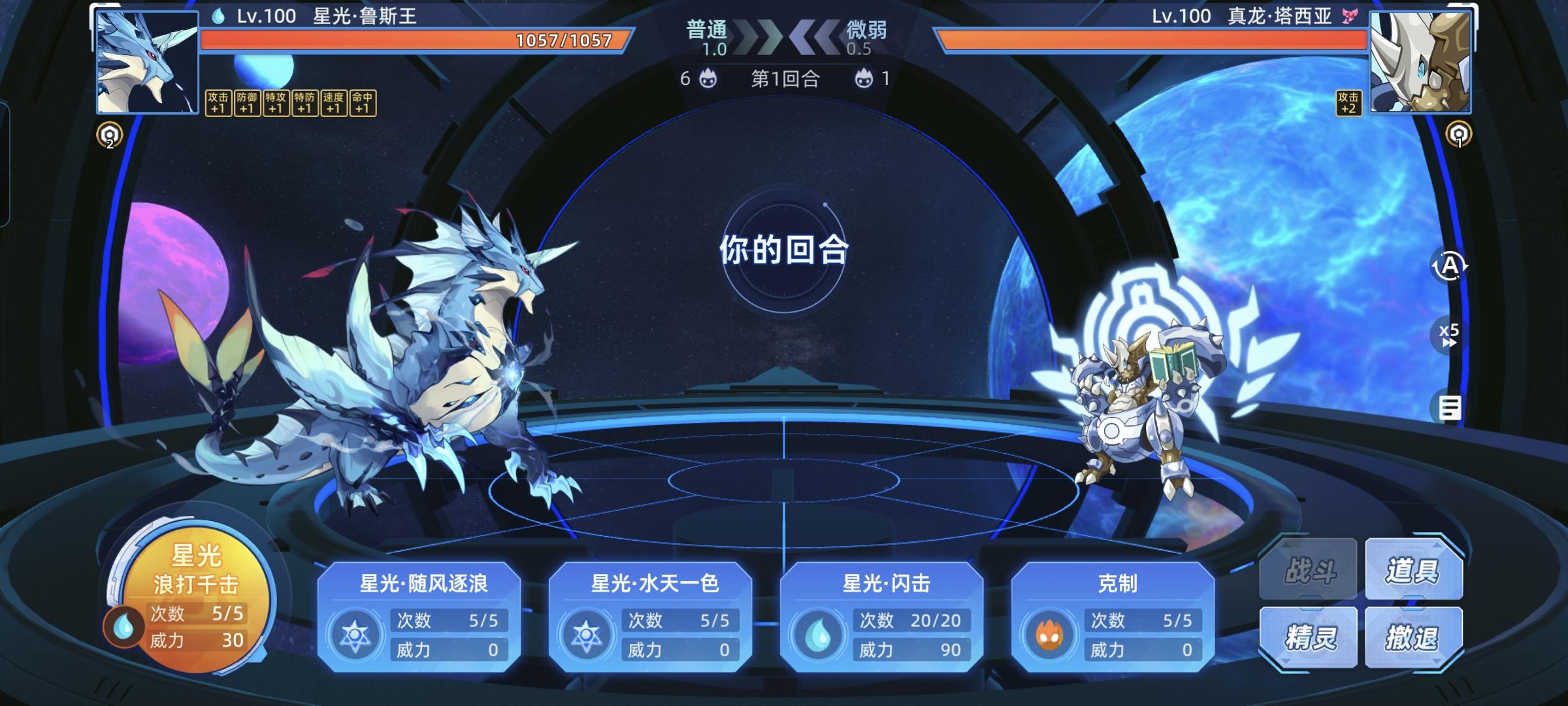Click the 1057/1057 player HP bar

562,41
